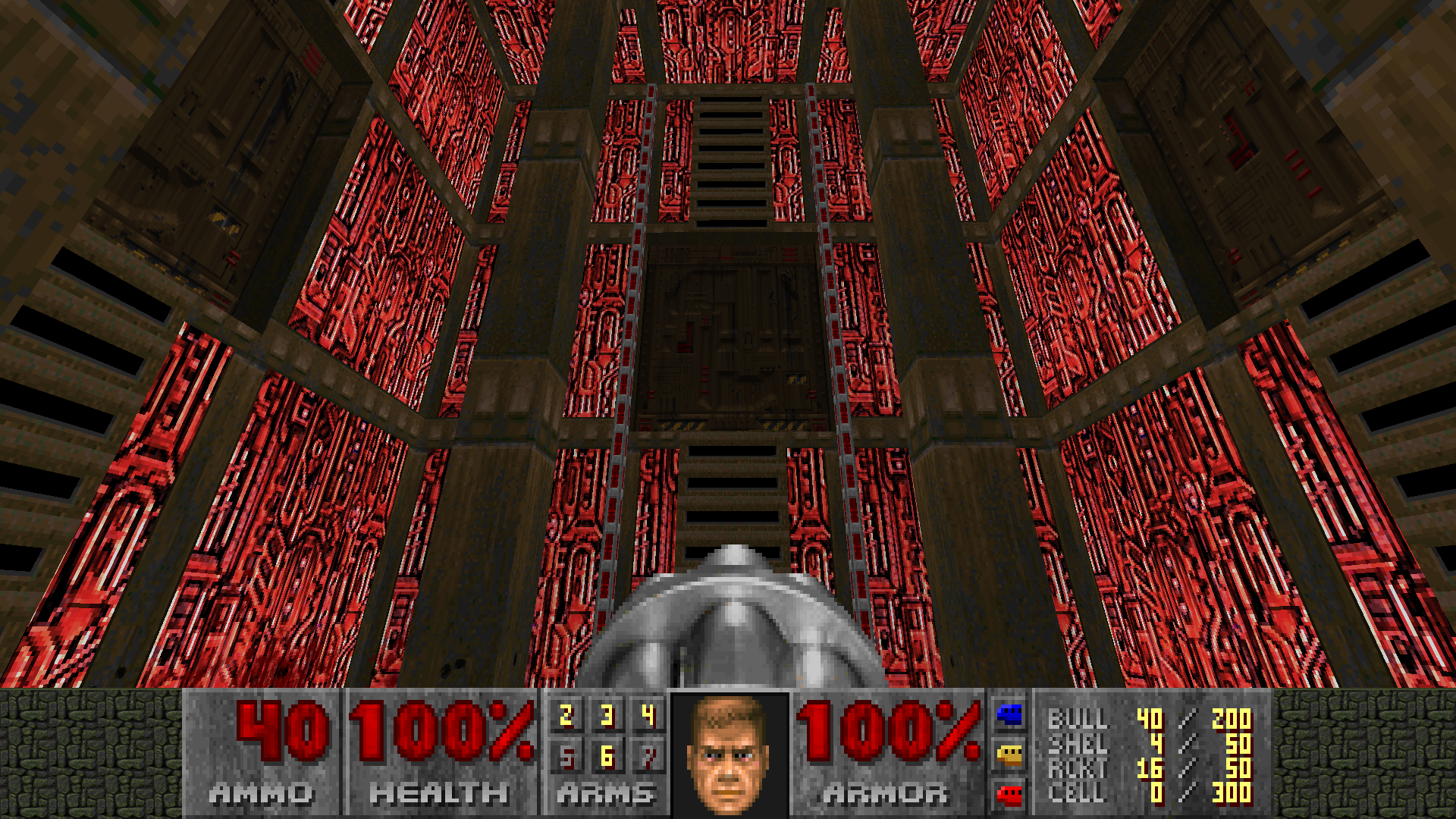Toggle weapon slot 6 in the ARMS panel
1456x819 pixels.
click(x=607, y=756)
